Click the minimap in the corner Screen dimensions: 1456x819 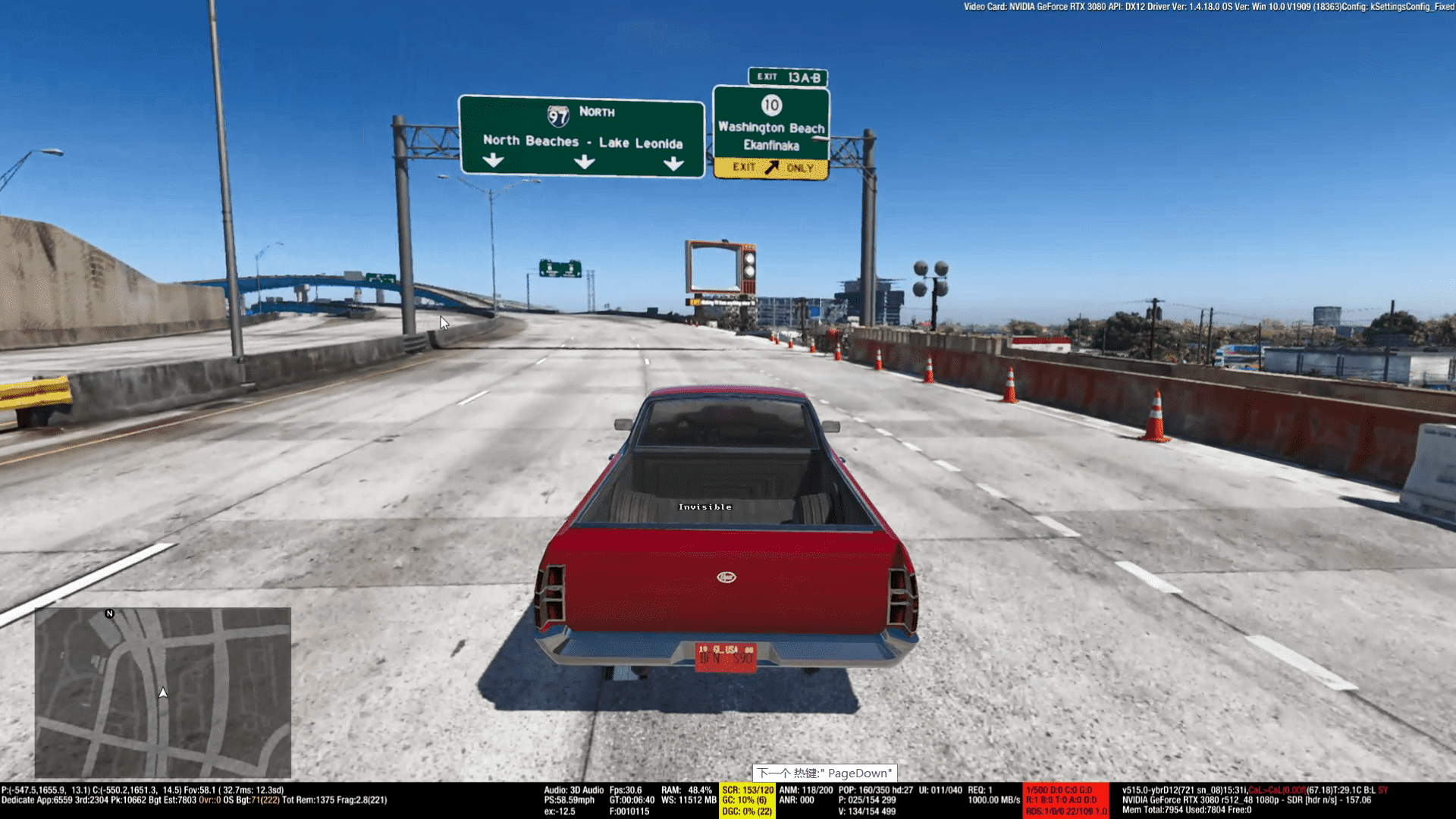tap(163, 692)
